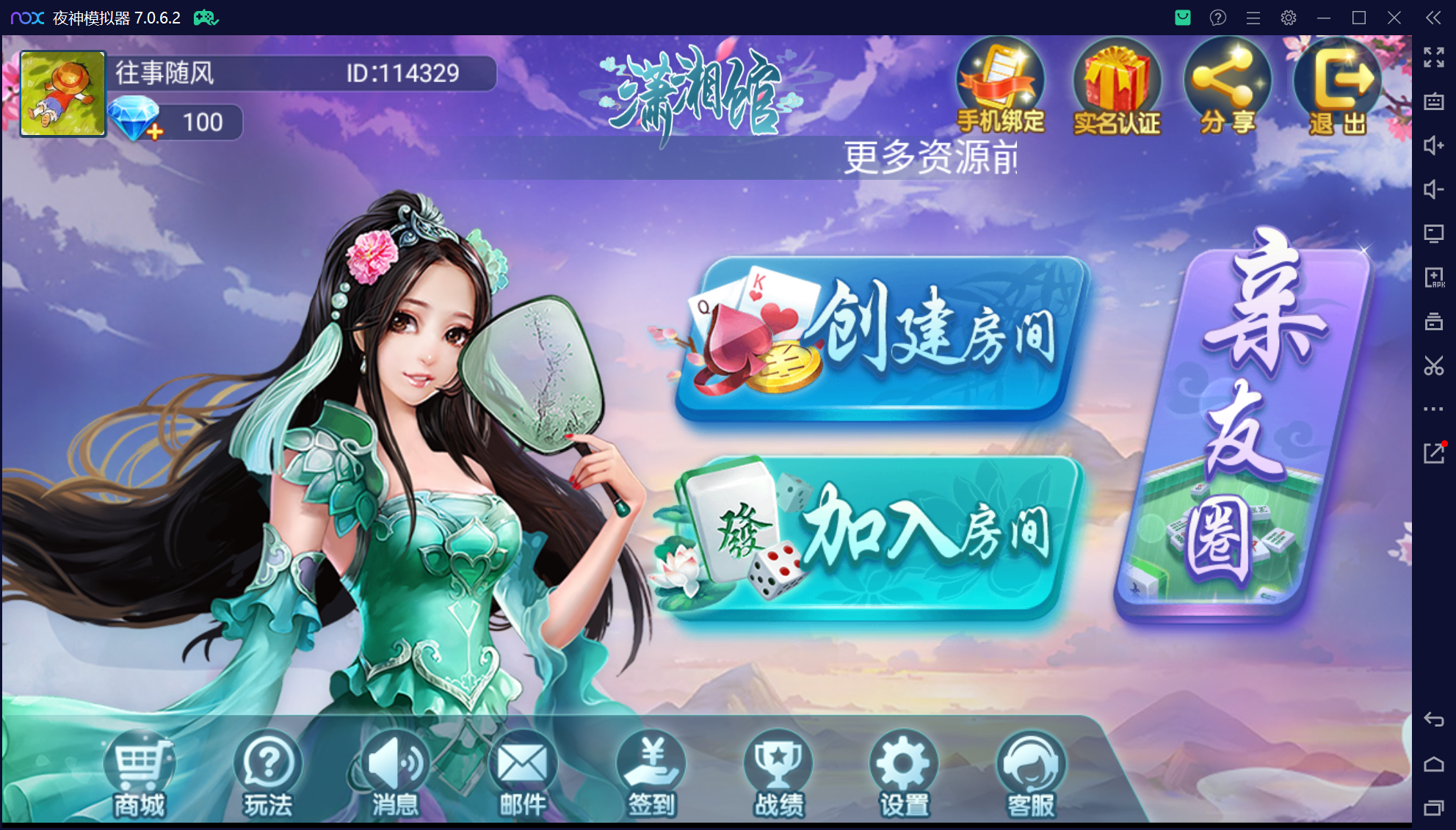Image resolution: width=1456 pixels, height=830 pixels.
Task: Click the plus to add diamonds
Action: point(153,132)
